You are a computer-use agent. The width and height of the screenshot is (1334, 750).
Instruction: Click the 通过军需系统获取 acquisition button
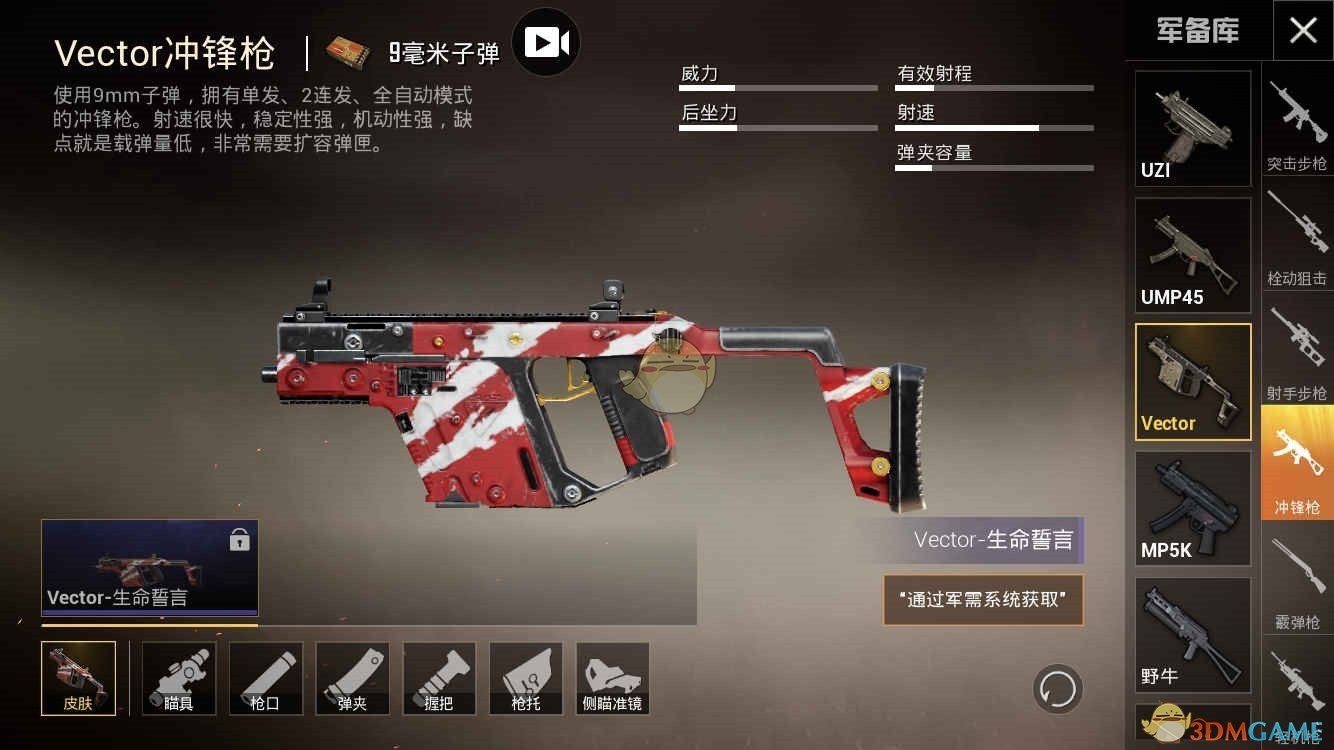(982, 600)
